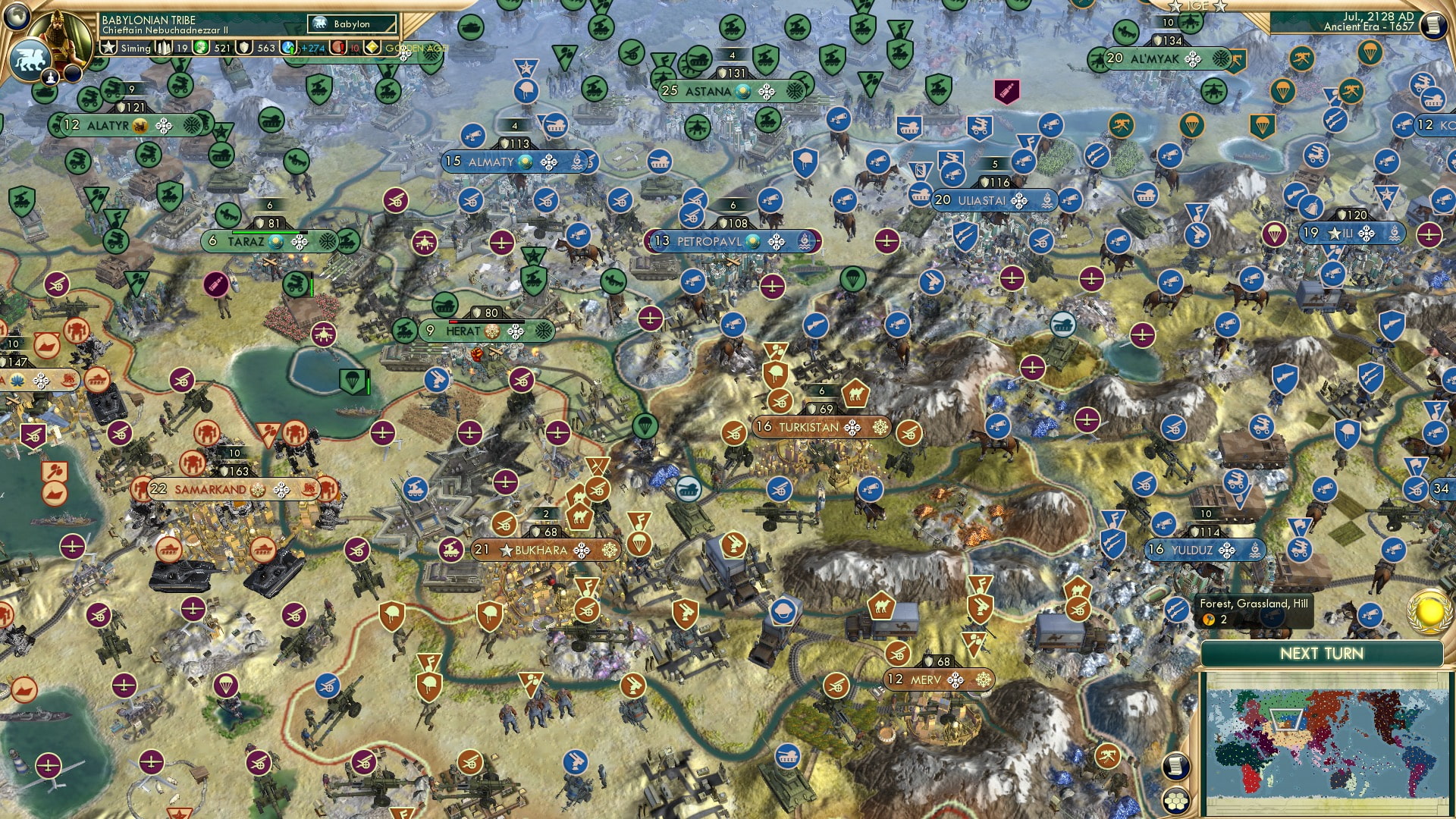1456x819 pixels.
Task: Click the Babylonian lion emblem top-left
Action: point(30,57)
